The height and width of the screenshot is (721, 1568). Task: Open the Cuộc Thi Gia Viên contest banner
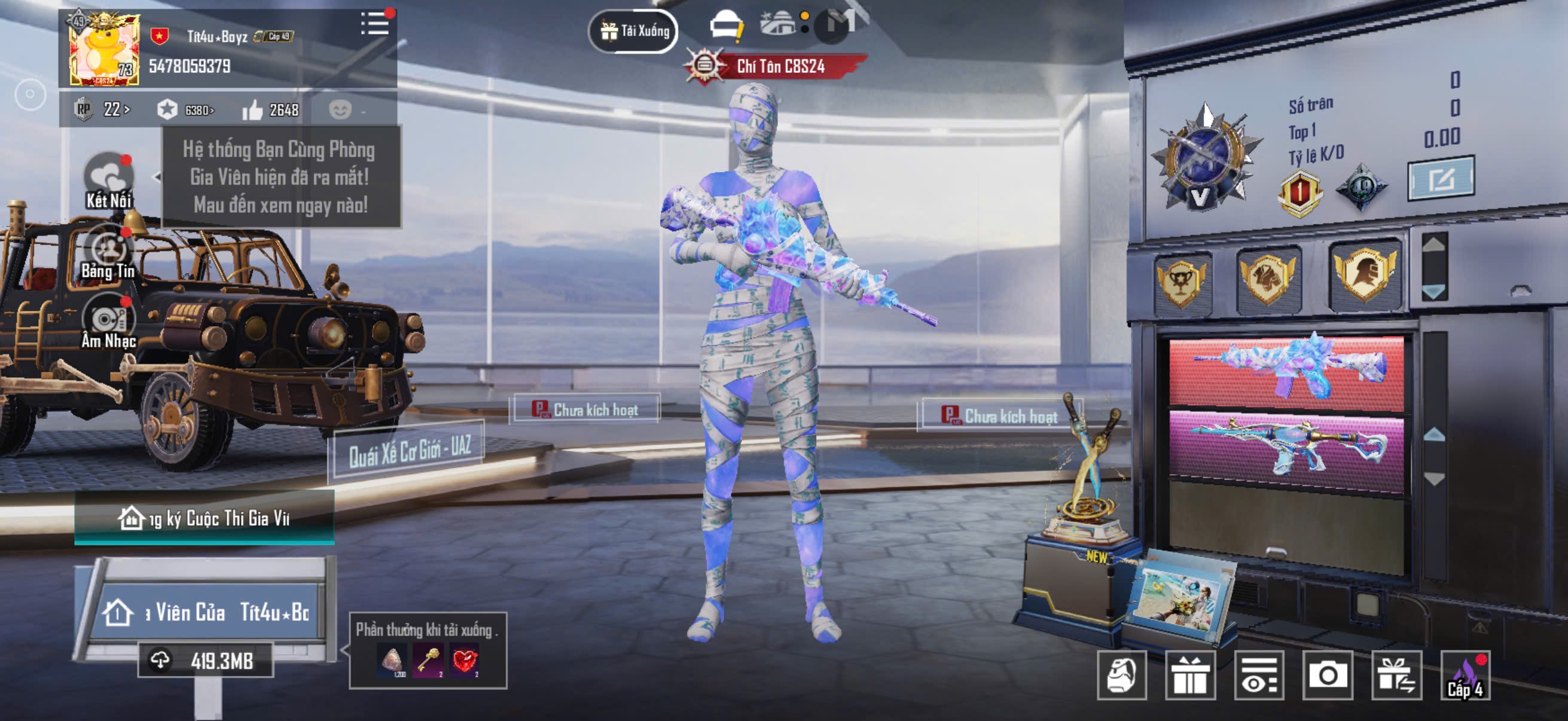[205, 518]
